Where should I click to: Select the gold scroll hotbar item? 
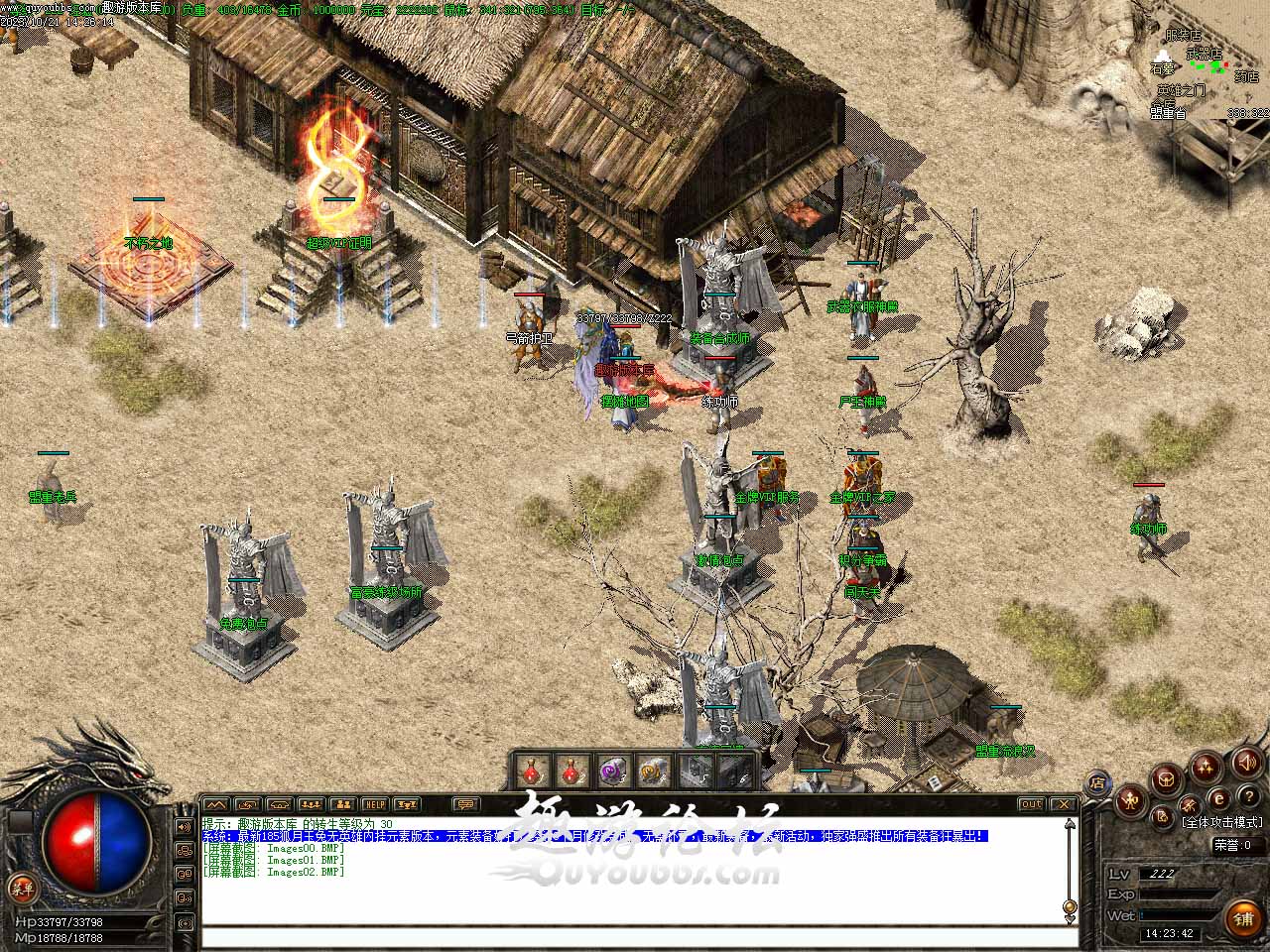coord(652,770)
